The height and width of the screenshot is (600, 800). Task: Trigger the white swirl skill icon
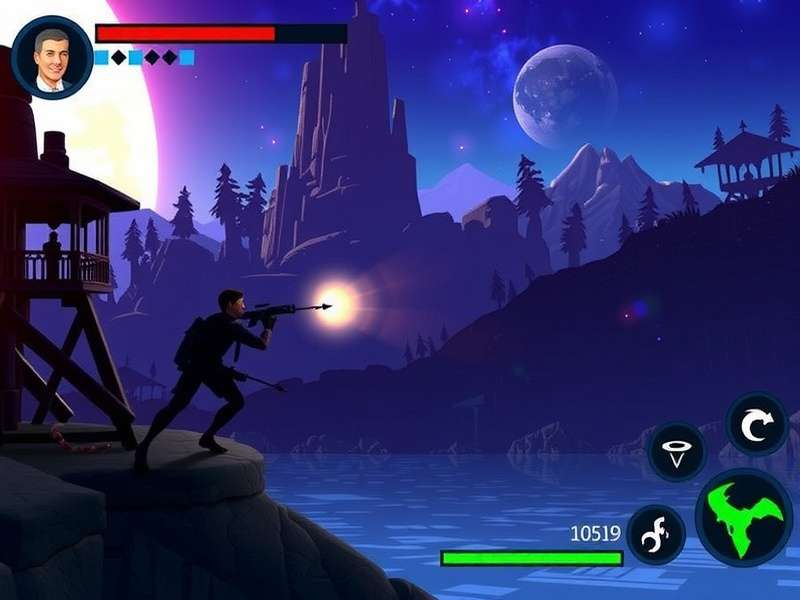(x=656, y=534)
